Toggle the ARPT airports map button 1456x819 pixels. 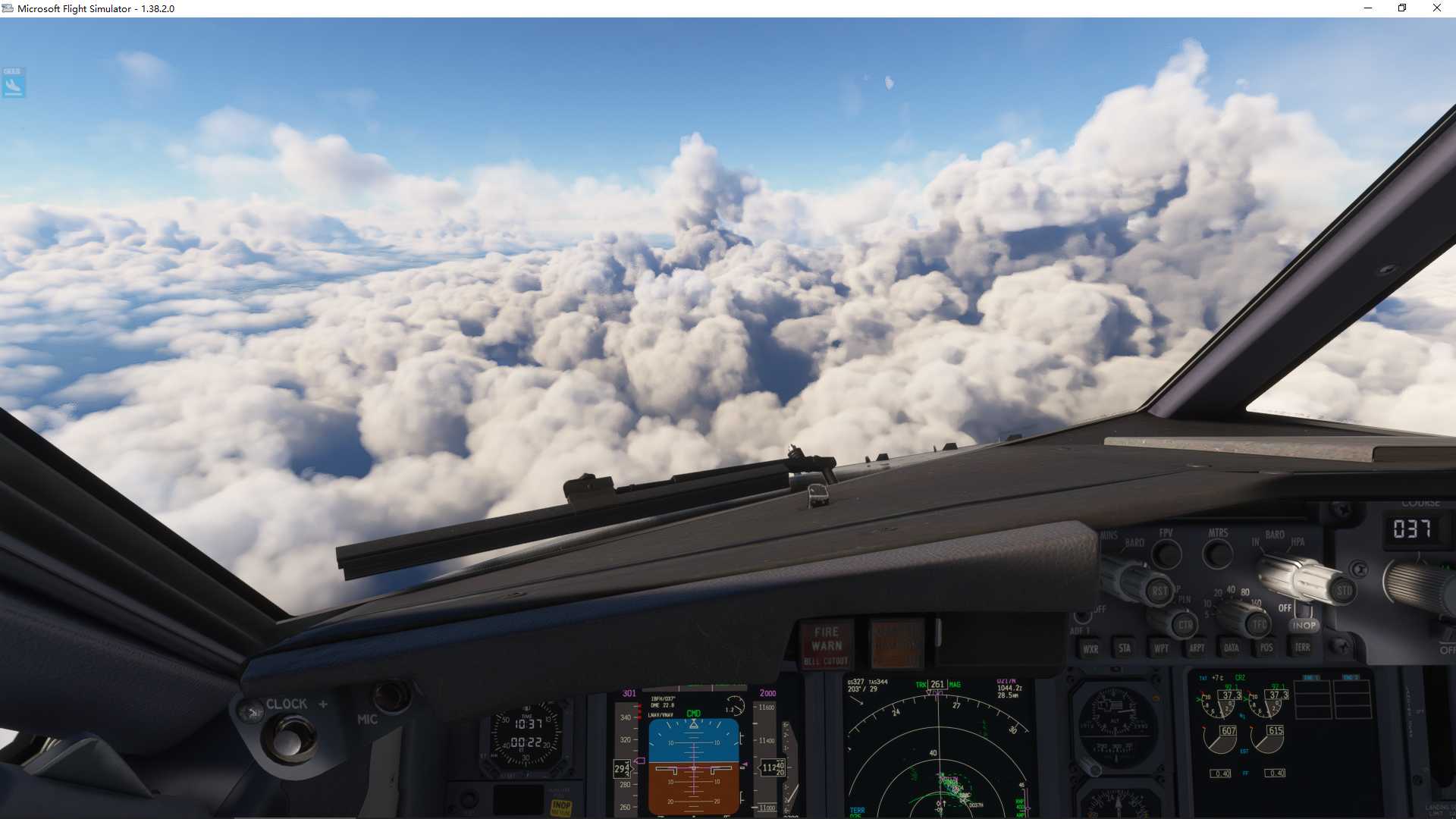pyautogui.click(x=1197, y=648)
